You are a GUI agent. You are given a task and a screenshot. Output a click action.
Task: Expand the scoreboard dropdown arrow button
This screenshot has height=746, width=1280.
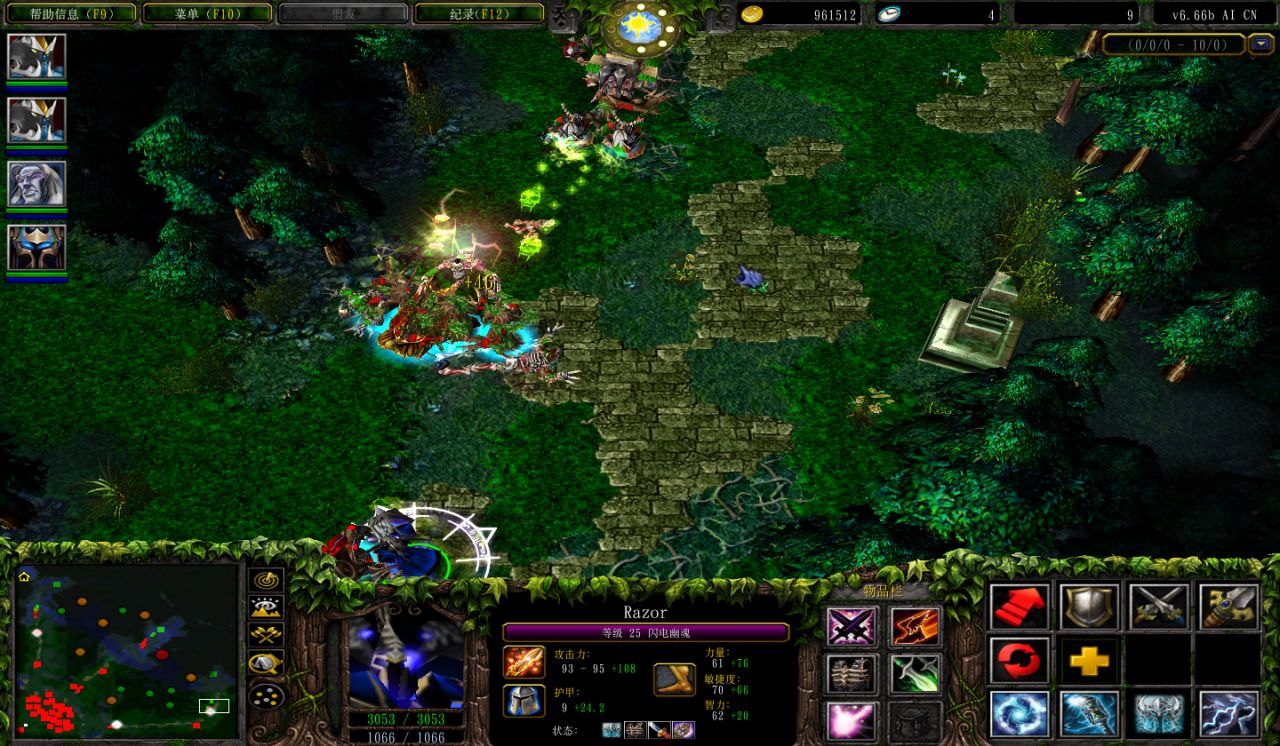1258,44
